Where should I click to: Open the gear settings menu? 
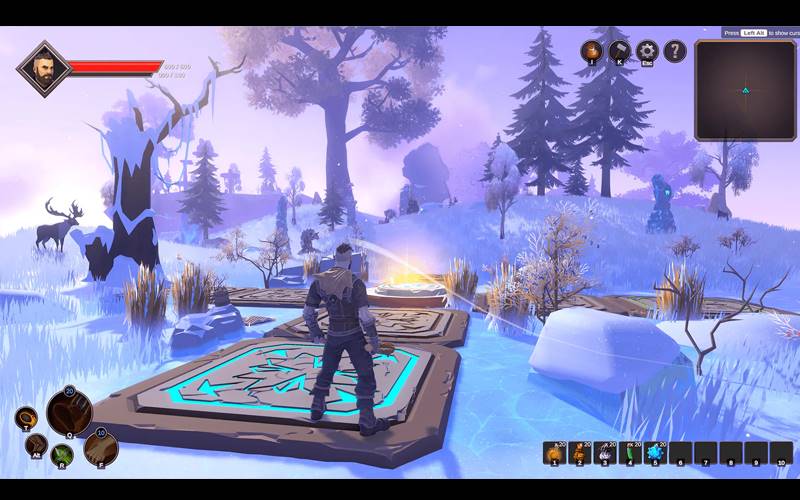pyautogui.click(x=647, y=51)
